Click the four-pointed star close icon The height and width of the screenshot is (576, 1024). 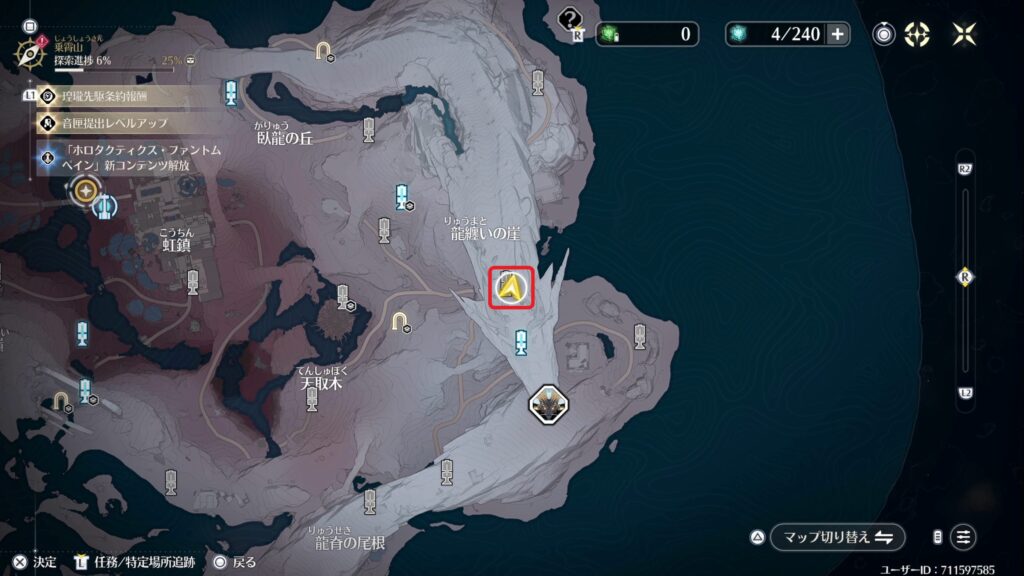[964, 34]
